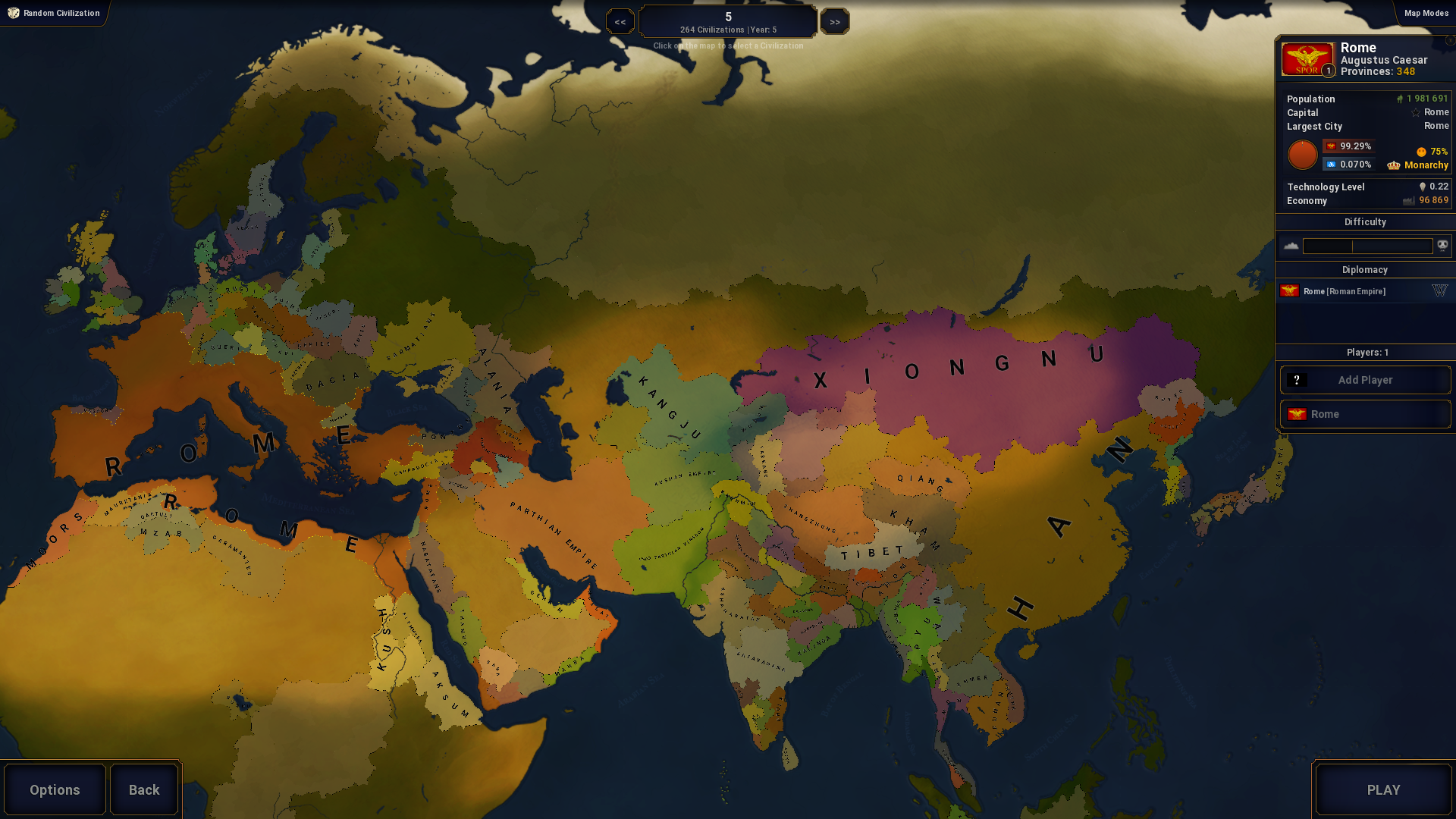The image size is (1456, 819).
Task: Select the scenario year 5 title box
Action: [x=728, y=21]
